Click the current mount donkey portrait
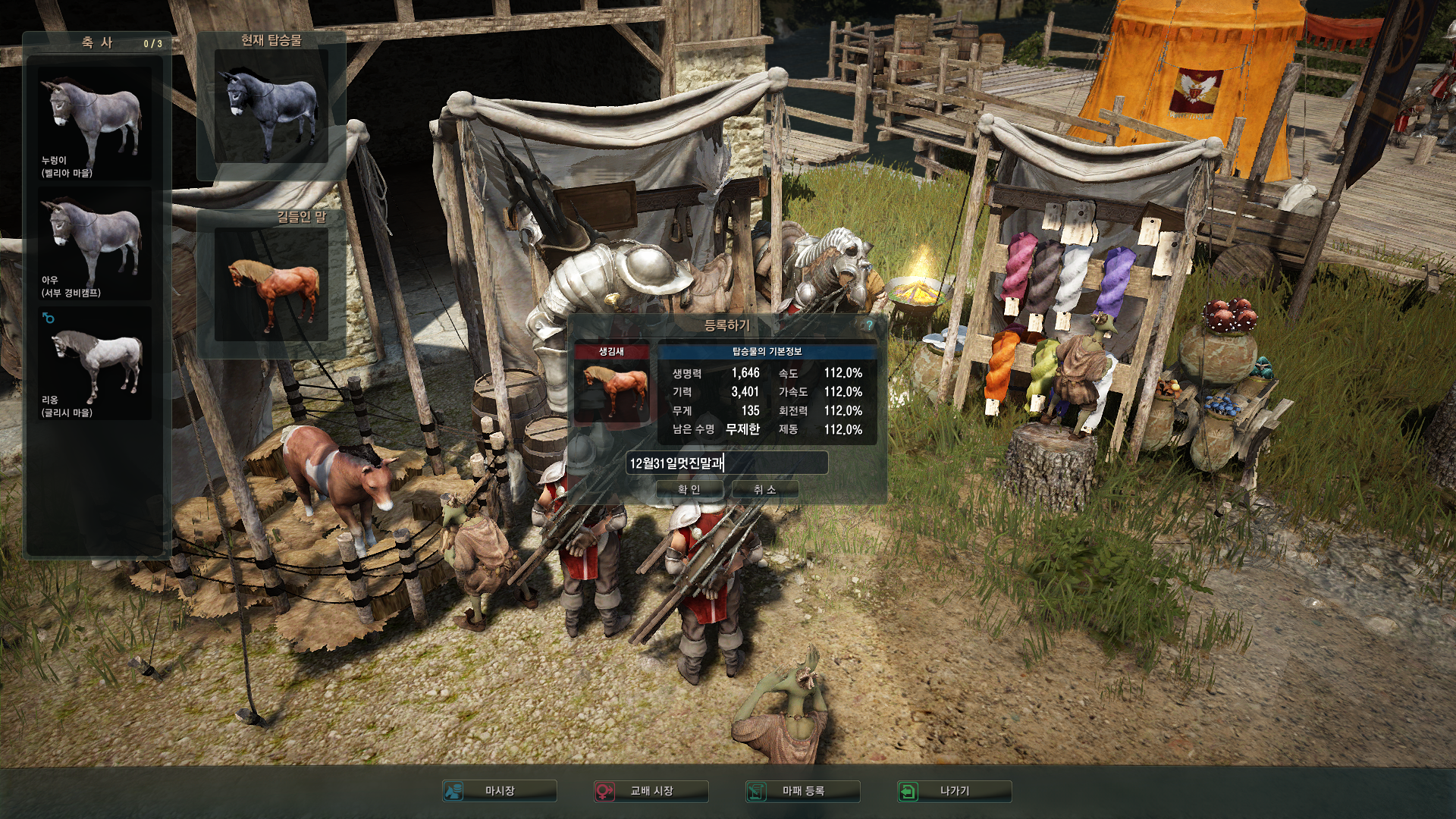Image resolution: width=1456 pixels, height=819 pixels. point(271,106)
